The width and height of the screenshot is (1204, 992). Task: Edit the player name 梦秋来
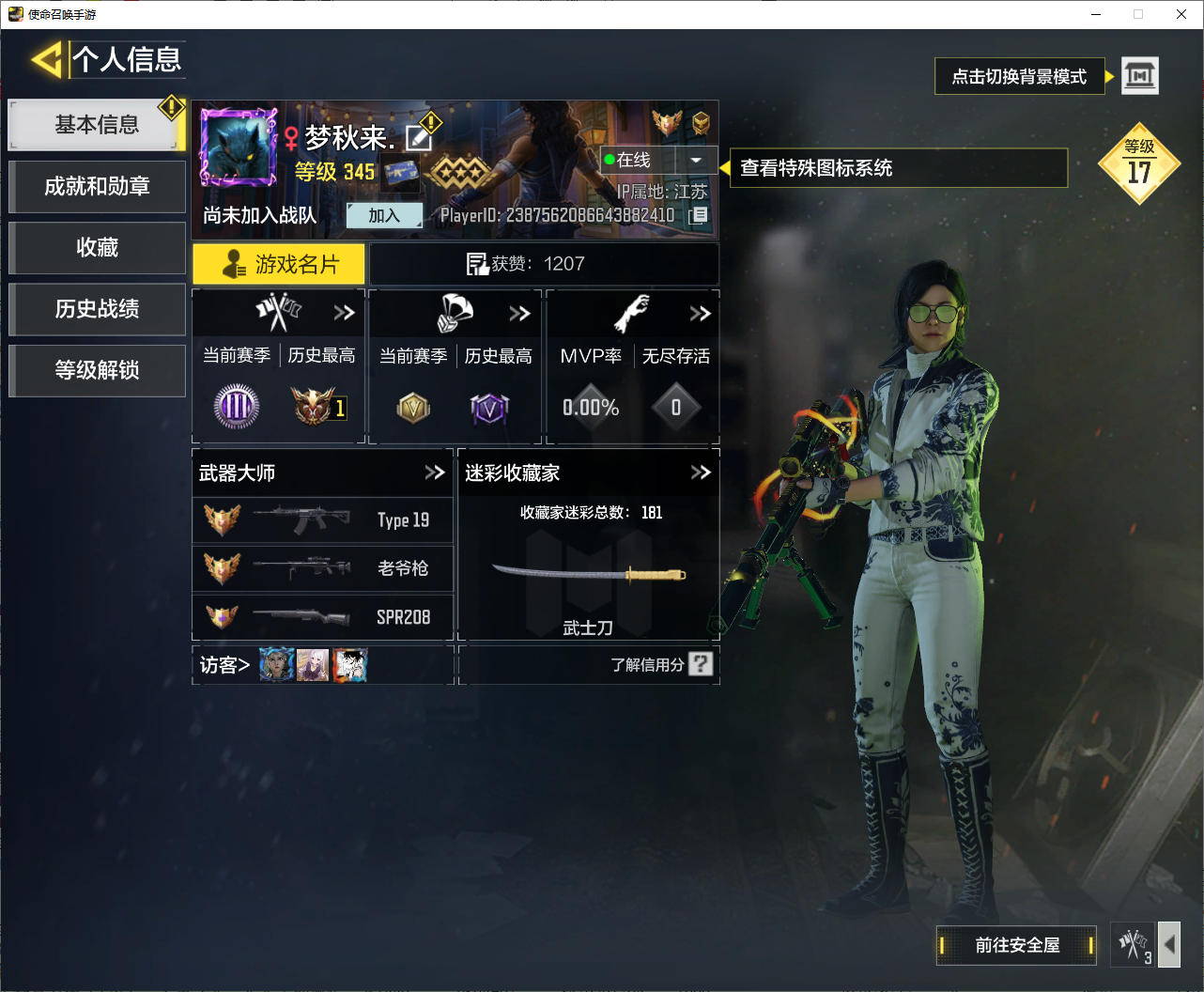(x=418, y=139)
